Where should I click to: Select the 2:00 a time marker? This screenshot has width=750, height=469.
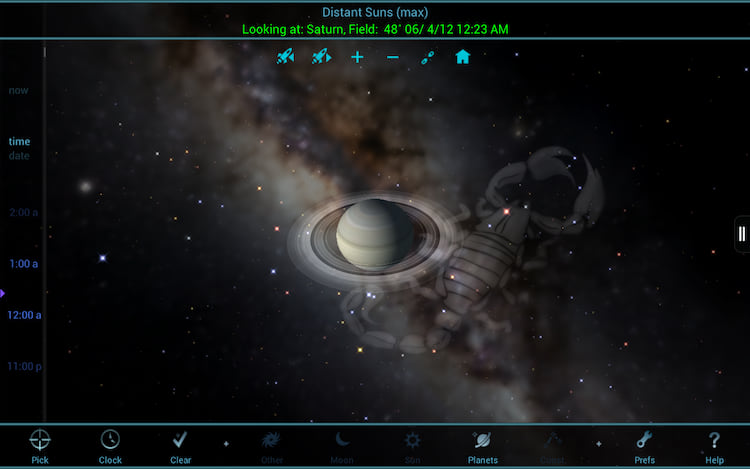[x=23, y=213]
